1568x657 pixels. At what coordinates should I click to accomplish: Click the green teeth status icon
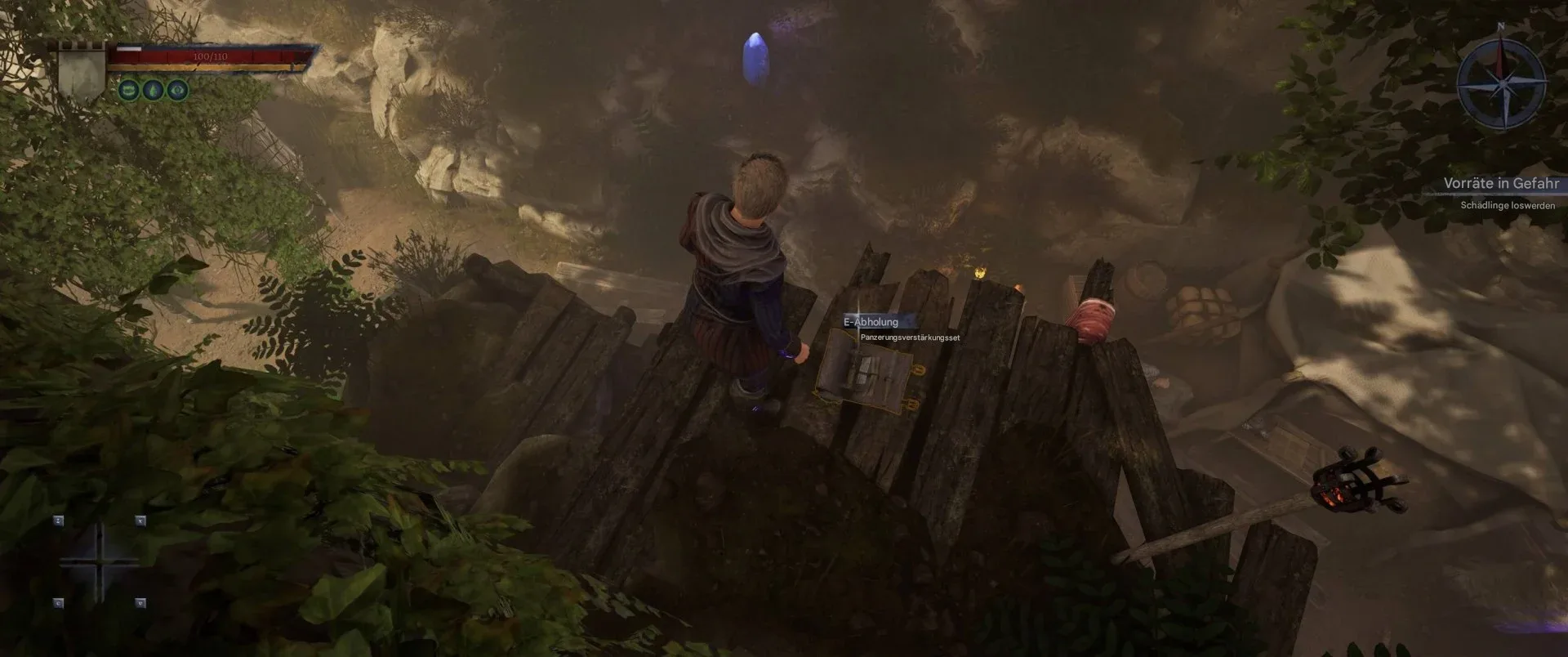point(128,90)
